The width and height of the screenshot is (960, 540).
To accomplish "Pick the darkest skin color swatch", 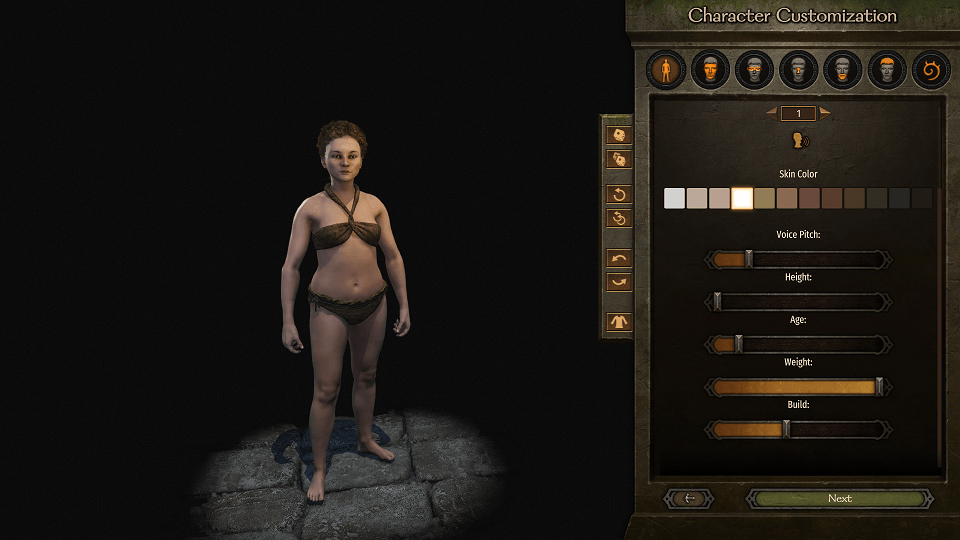I will pyautogui.click(x=921, y=198).
